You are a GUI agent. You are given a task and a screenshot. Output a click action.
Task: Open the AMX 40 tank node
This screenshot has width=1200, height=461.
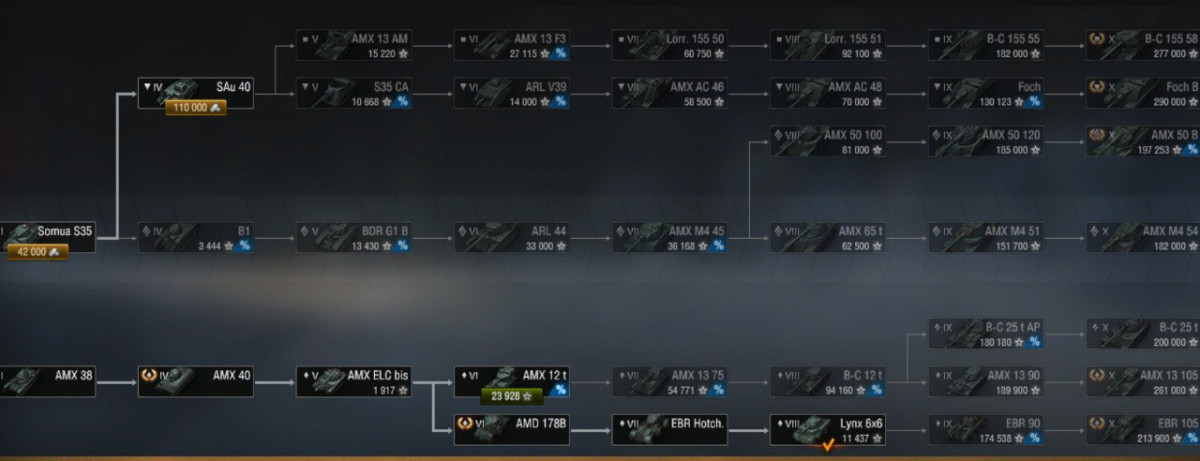tap(195, 382)
